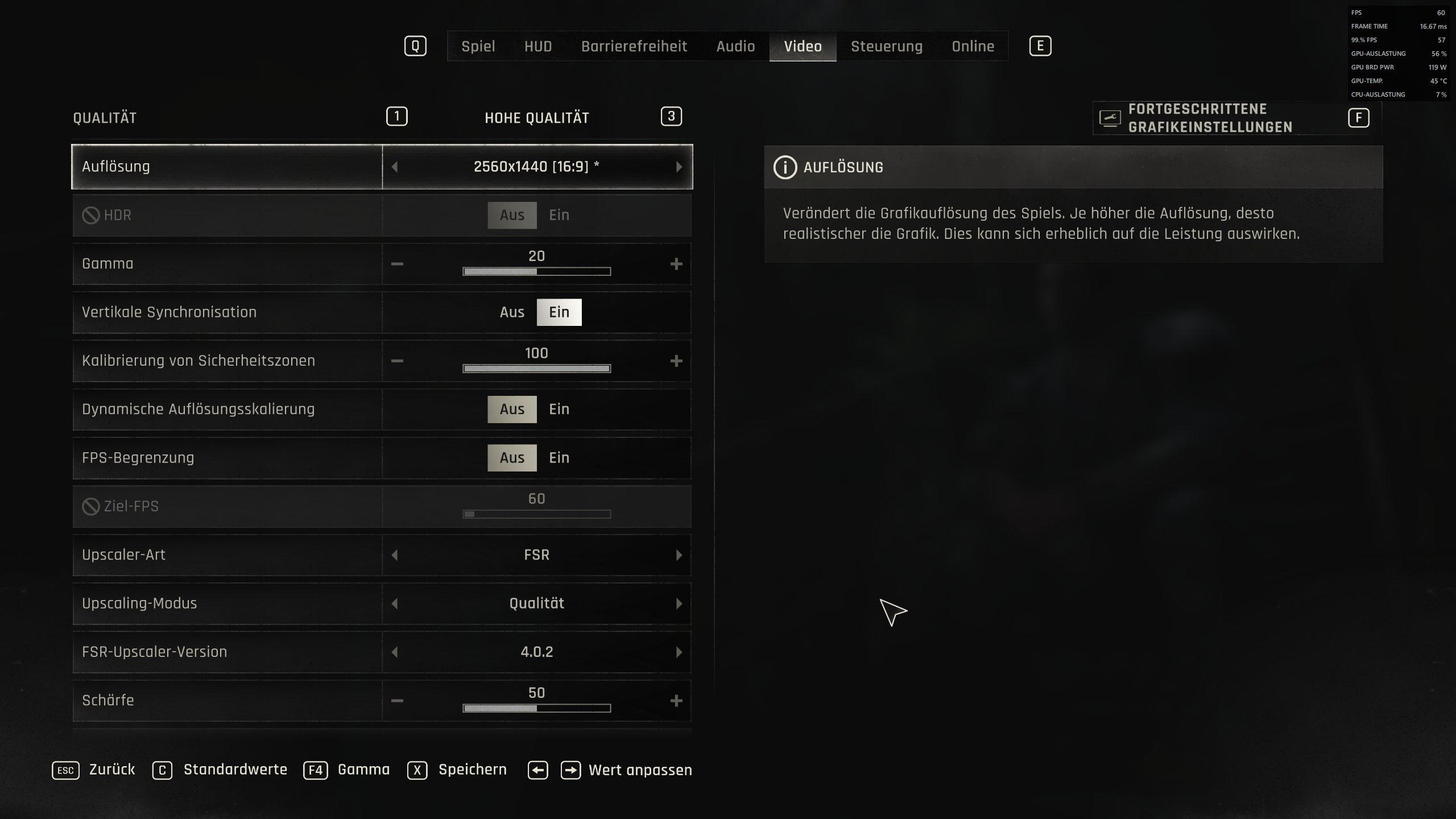Click the Gamma slider track
The image size is (1456, 819).
(536, 272)
